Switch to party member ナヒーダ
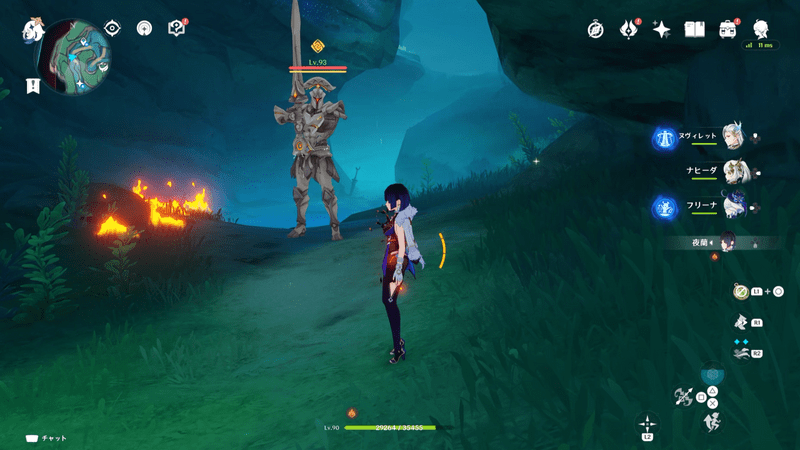The height and width of the screenshot is (450, 800). tap(735, 172)
